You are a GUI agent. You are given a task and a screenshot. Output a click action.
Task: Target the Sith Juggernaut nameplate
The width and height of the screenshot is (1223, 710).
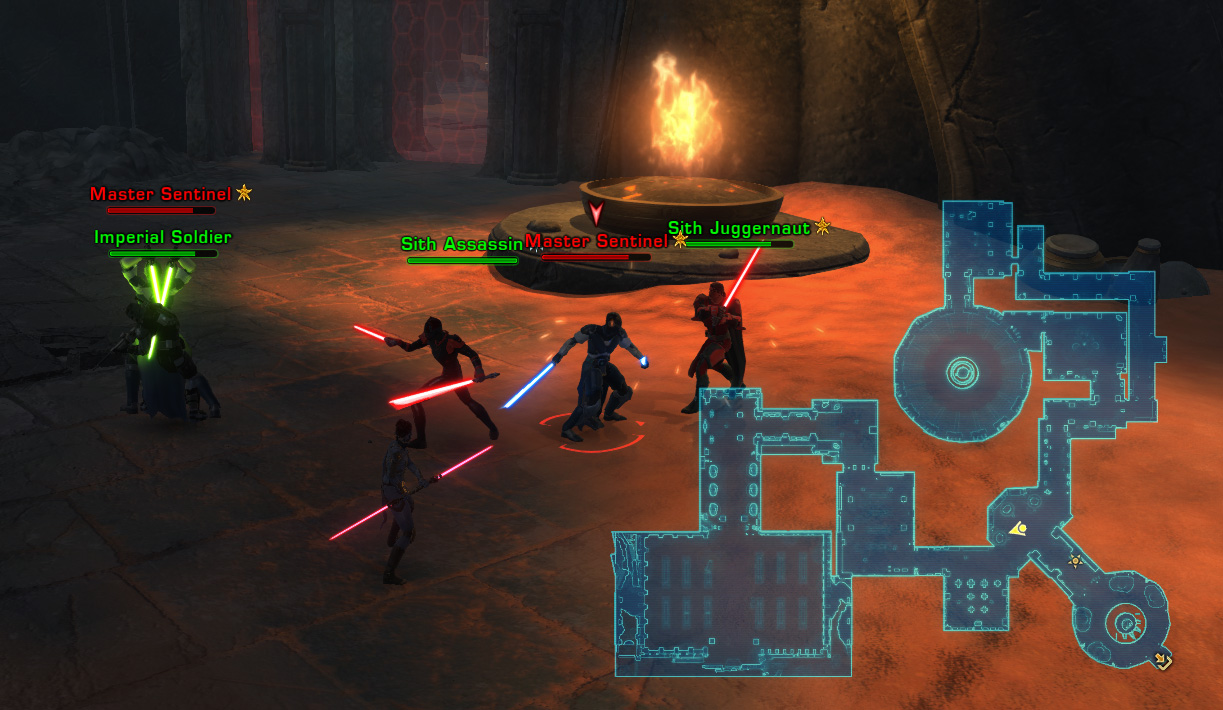pos(738,229)
